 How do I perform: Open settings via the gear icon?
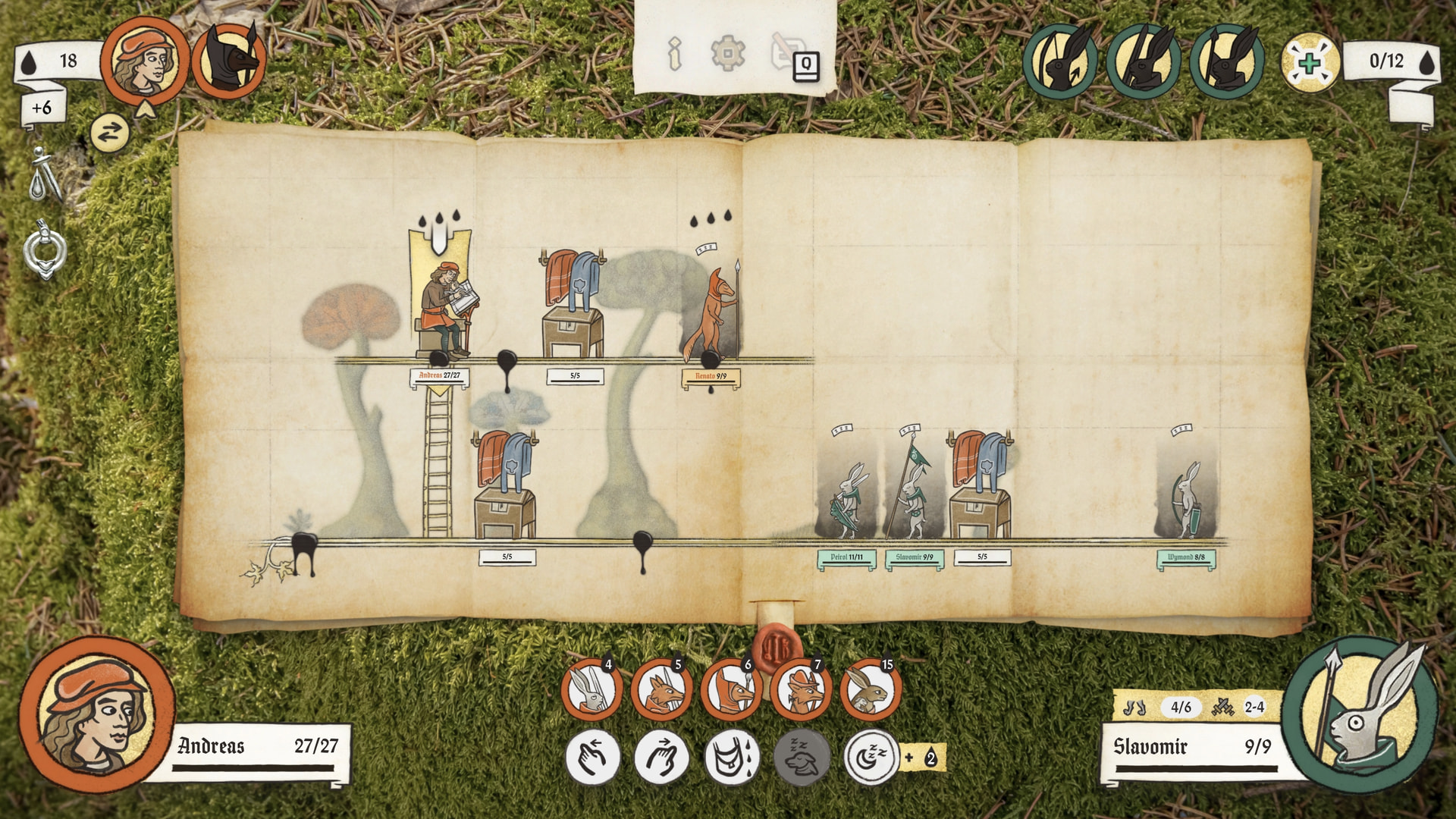click(727, 54)
